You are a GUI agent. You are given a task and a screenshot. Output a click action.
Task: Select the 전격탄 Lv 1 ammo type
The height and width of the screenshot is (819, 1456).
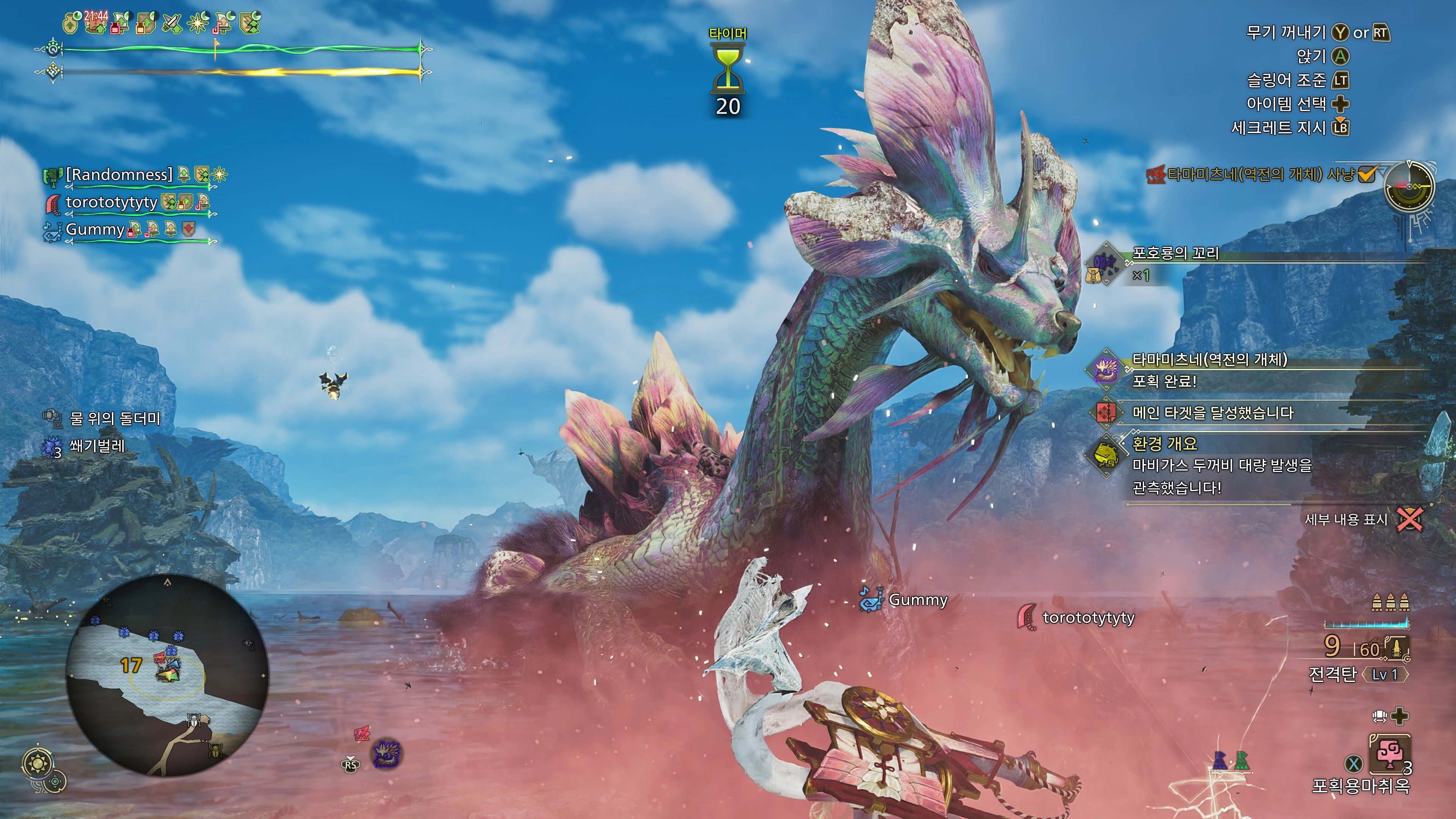click(1357, 674)
